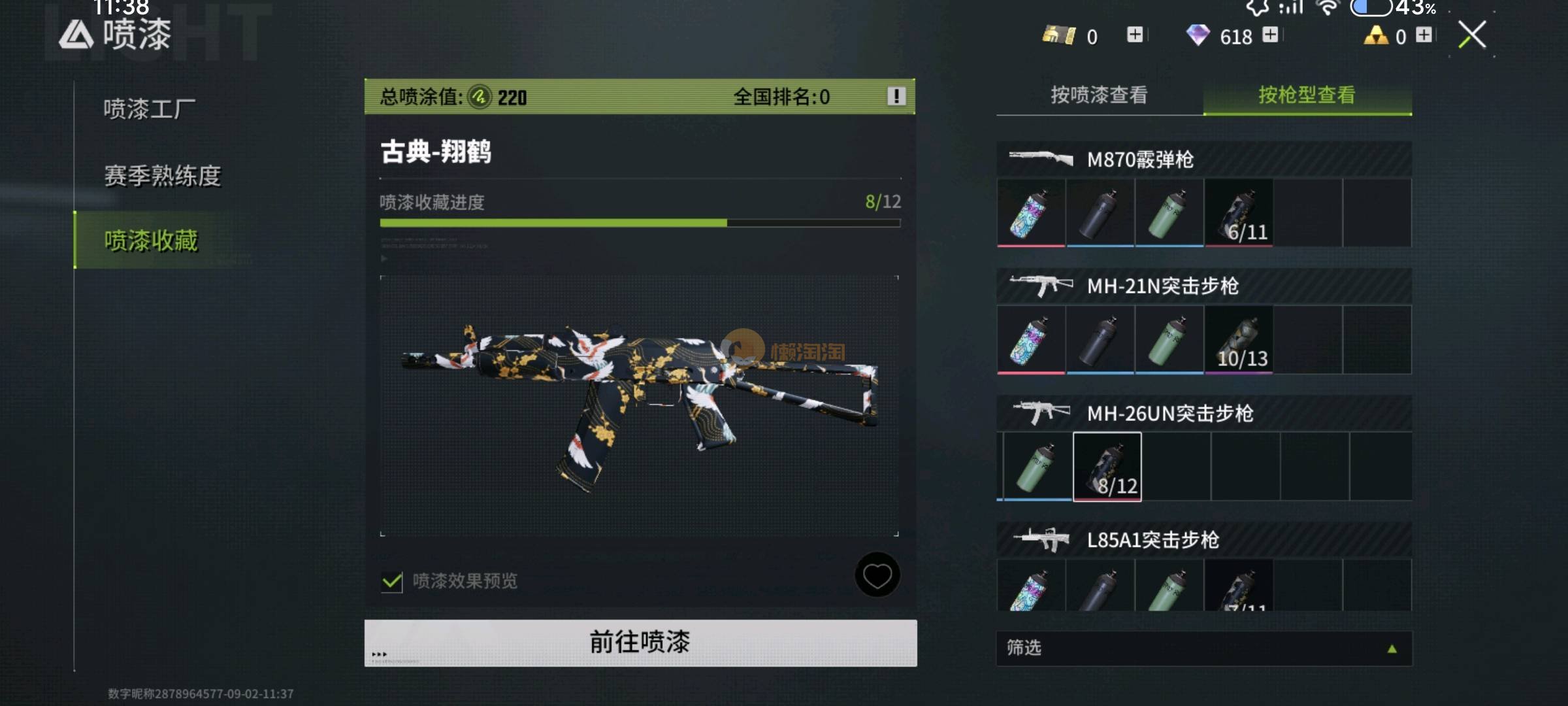Close the spray paint screen
The height and width of the screenshot is (706, 1568).
click(1472, 35)
